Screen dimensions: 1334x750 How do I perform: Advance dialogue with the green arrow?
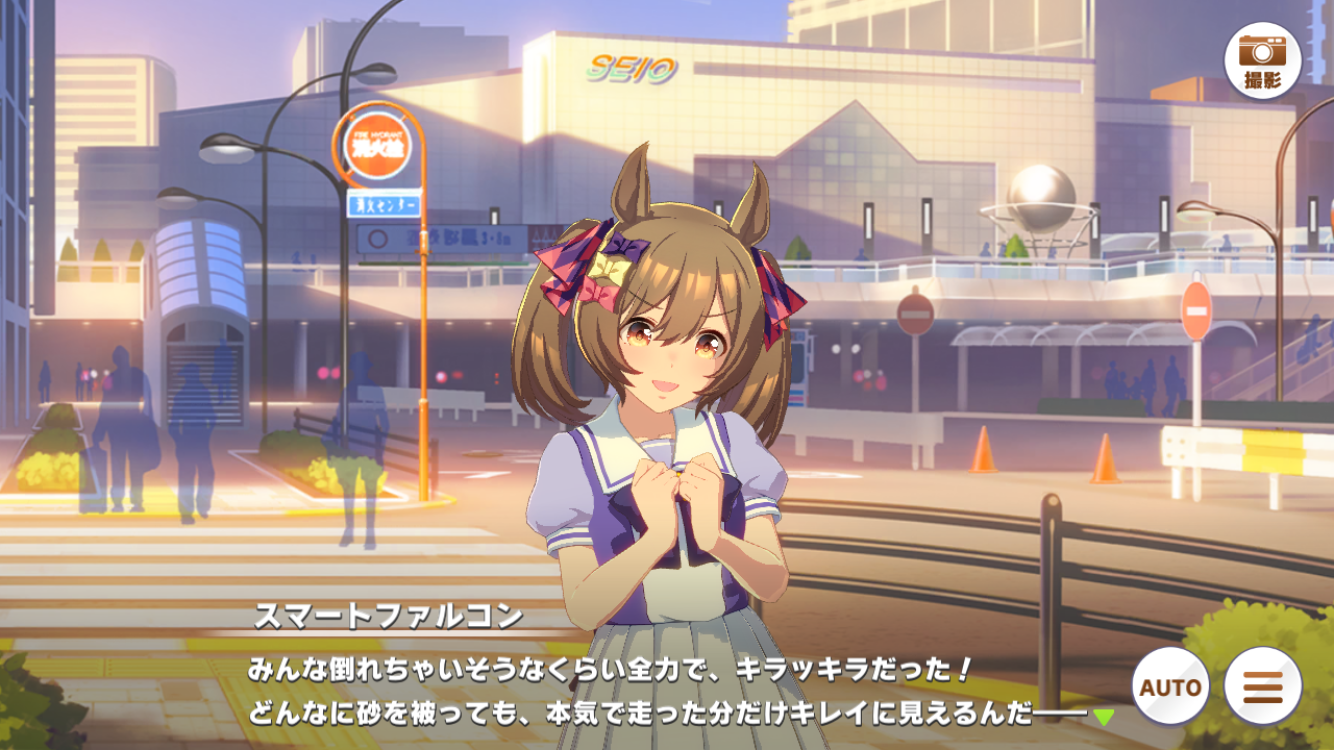pos(1103,716)
